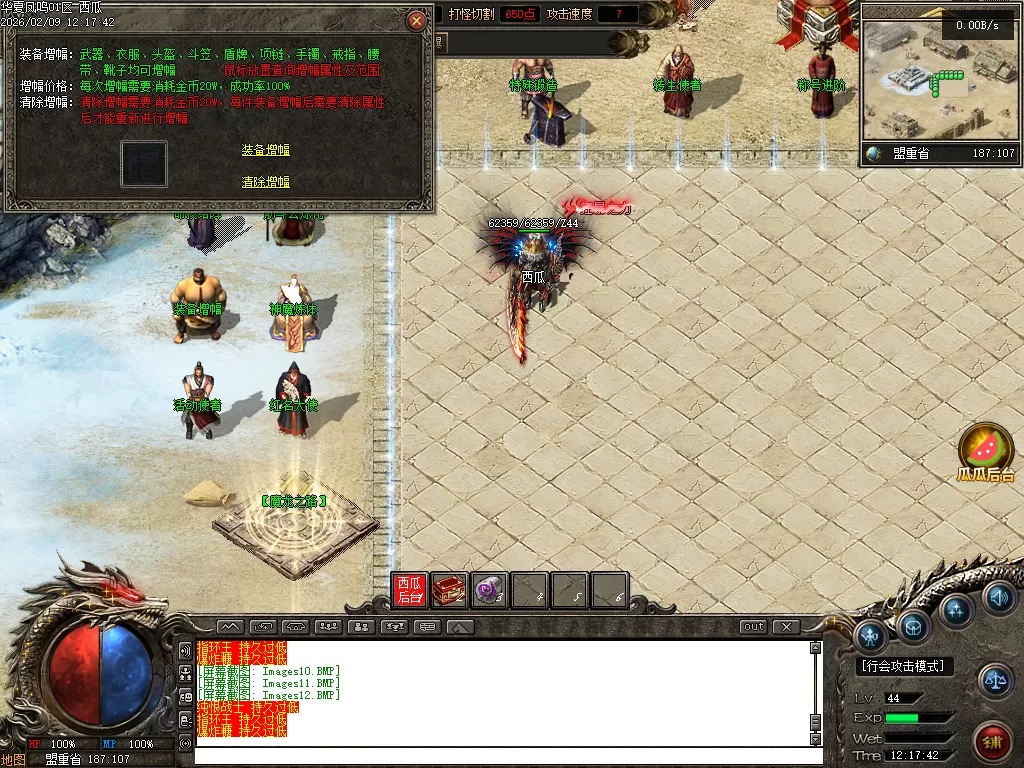Open the skills panel with the sparkles icon
Image resolution: width=1024 pixels, height=768 pixels.
point(956,610)
